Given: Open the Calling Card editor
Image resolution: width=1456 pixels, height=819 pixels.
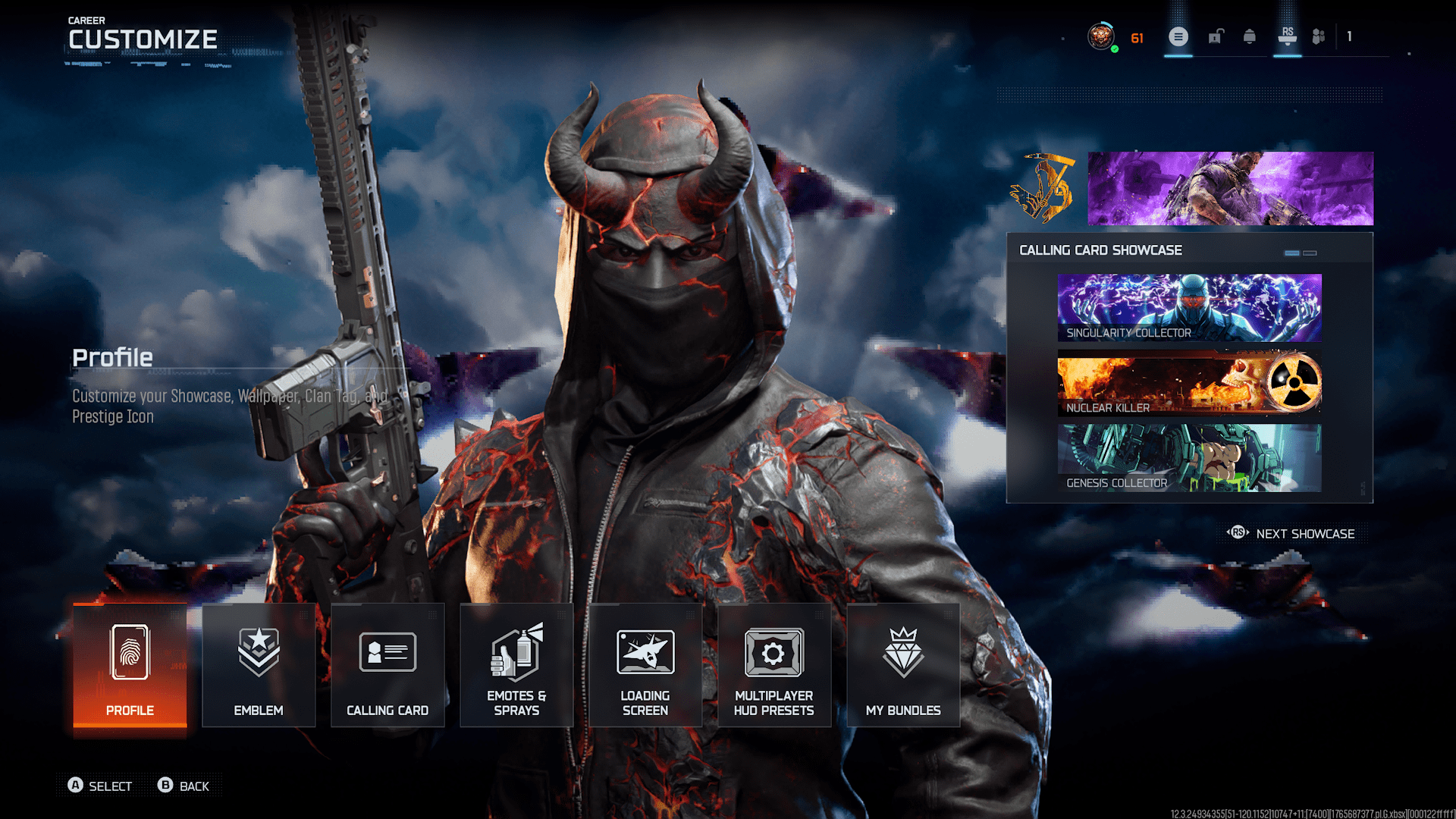Looking at the screenshot, I should pos(388,667).
